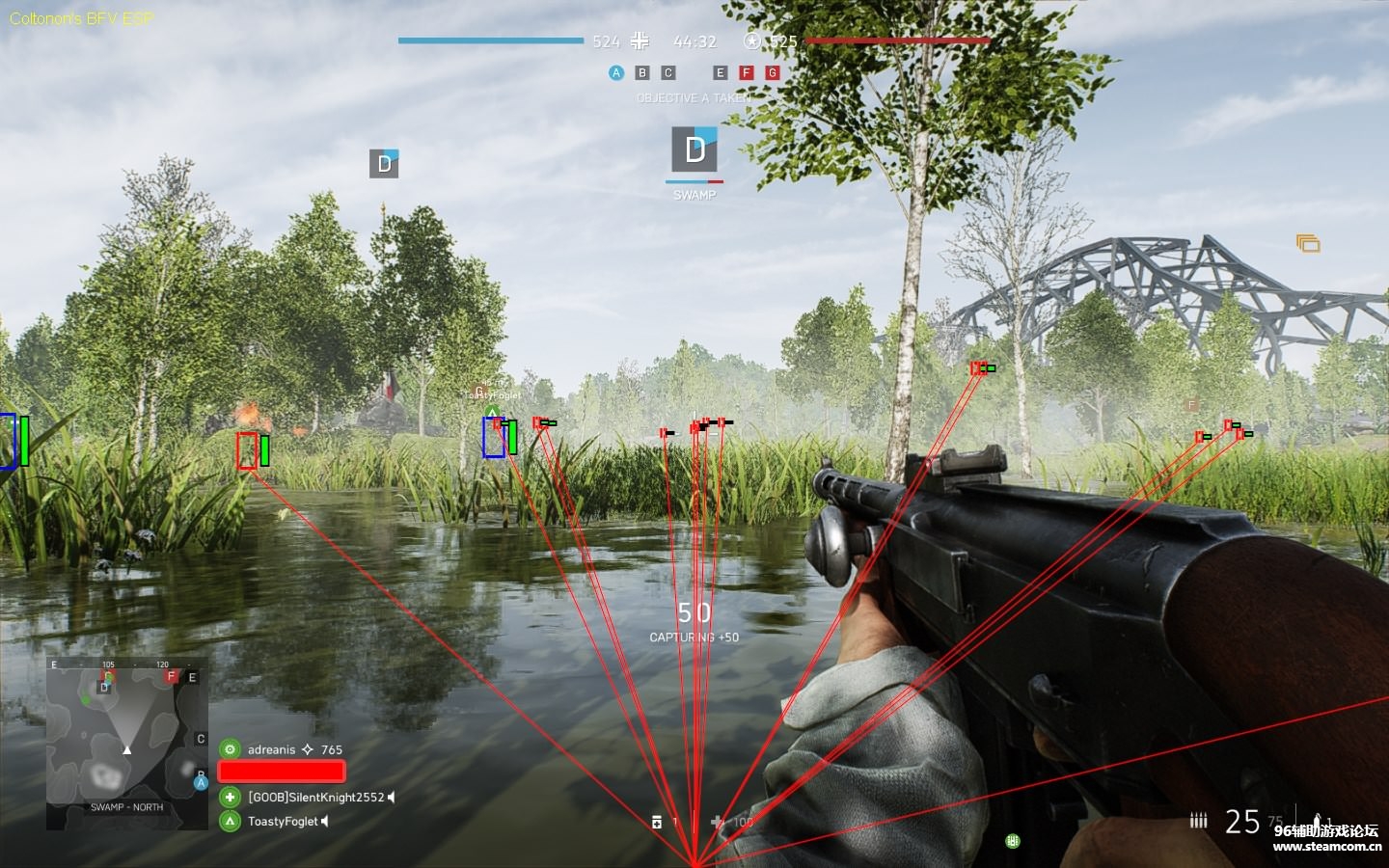Select ToastyFoglet in the squad list
The width and height of the screenshot is (1389, 868).
click(x=283, y=822)
